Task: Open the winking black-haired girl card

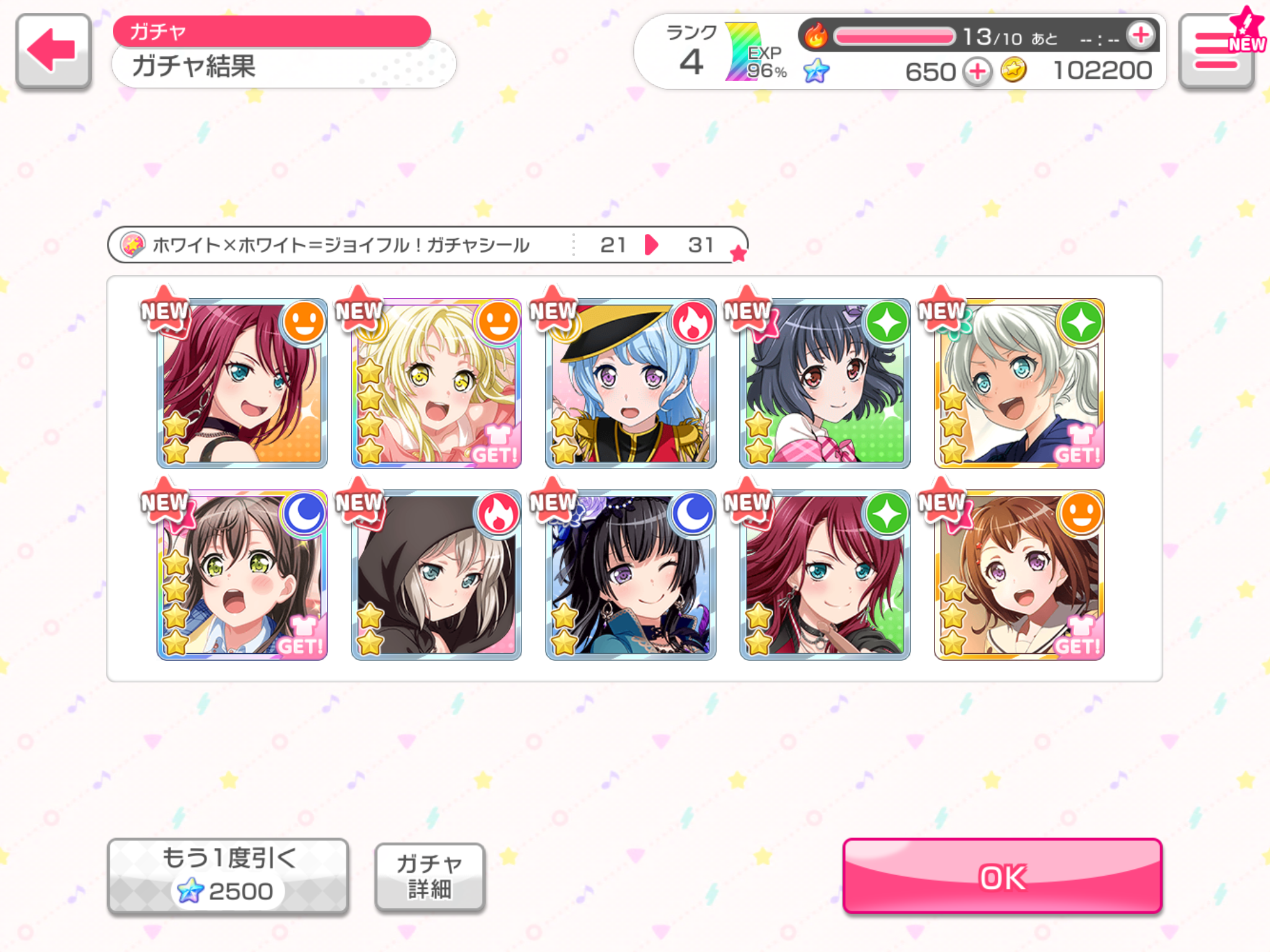Action: [631, 575]
